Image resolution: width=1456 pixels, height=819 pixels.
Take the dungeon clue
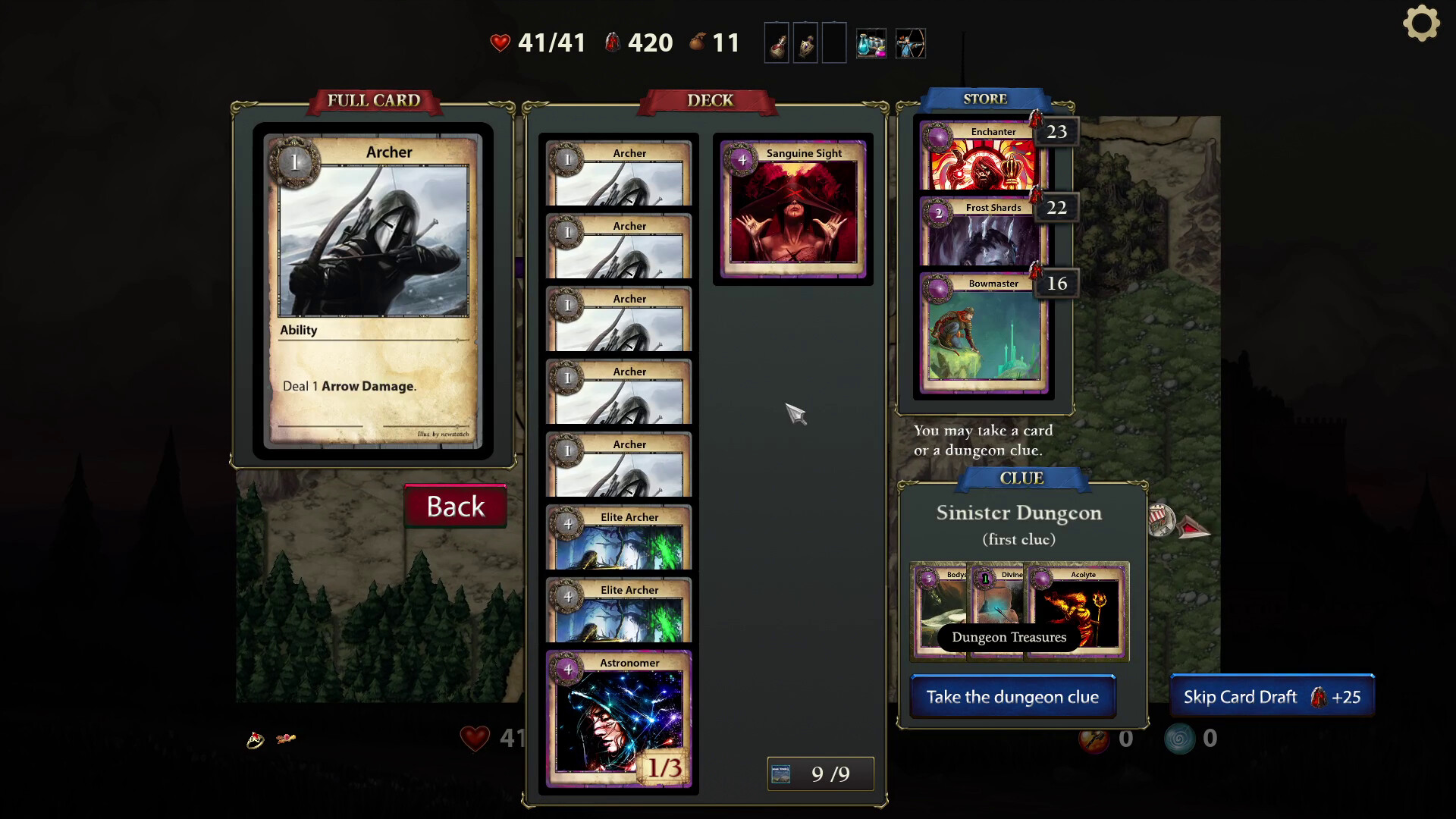[x=1012, y=697]
